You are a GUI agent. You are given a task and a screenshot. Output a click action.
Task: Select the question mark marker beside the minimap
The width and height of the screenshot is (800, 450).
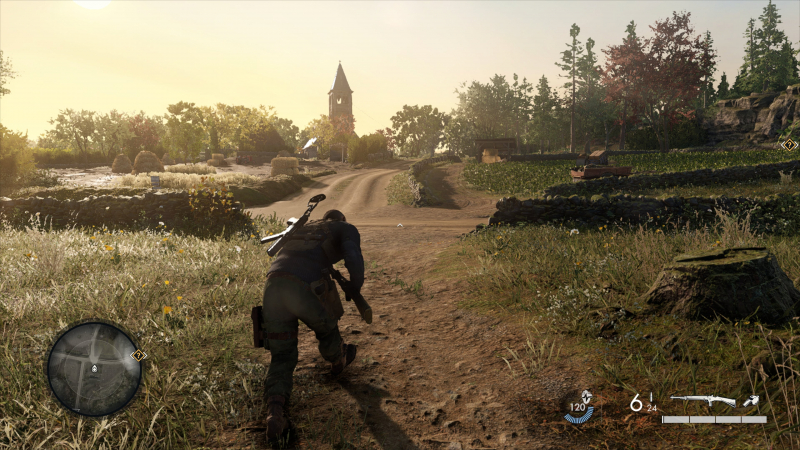click(x=139, y=355)
